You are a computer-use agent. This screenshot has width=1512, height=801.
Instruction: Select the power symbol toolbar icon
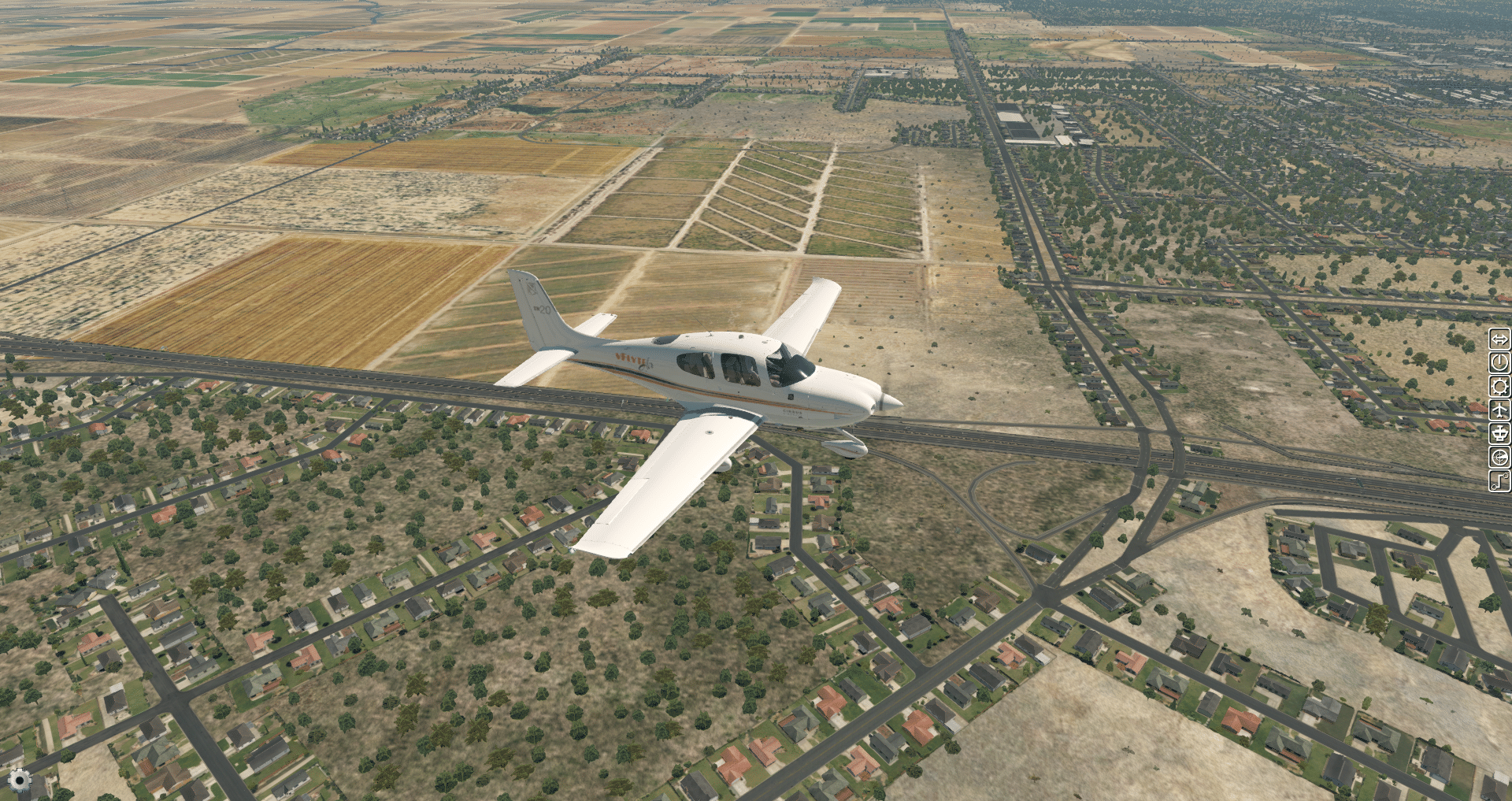(1499, 363)
